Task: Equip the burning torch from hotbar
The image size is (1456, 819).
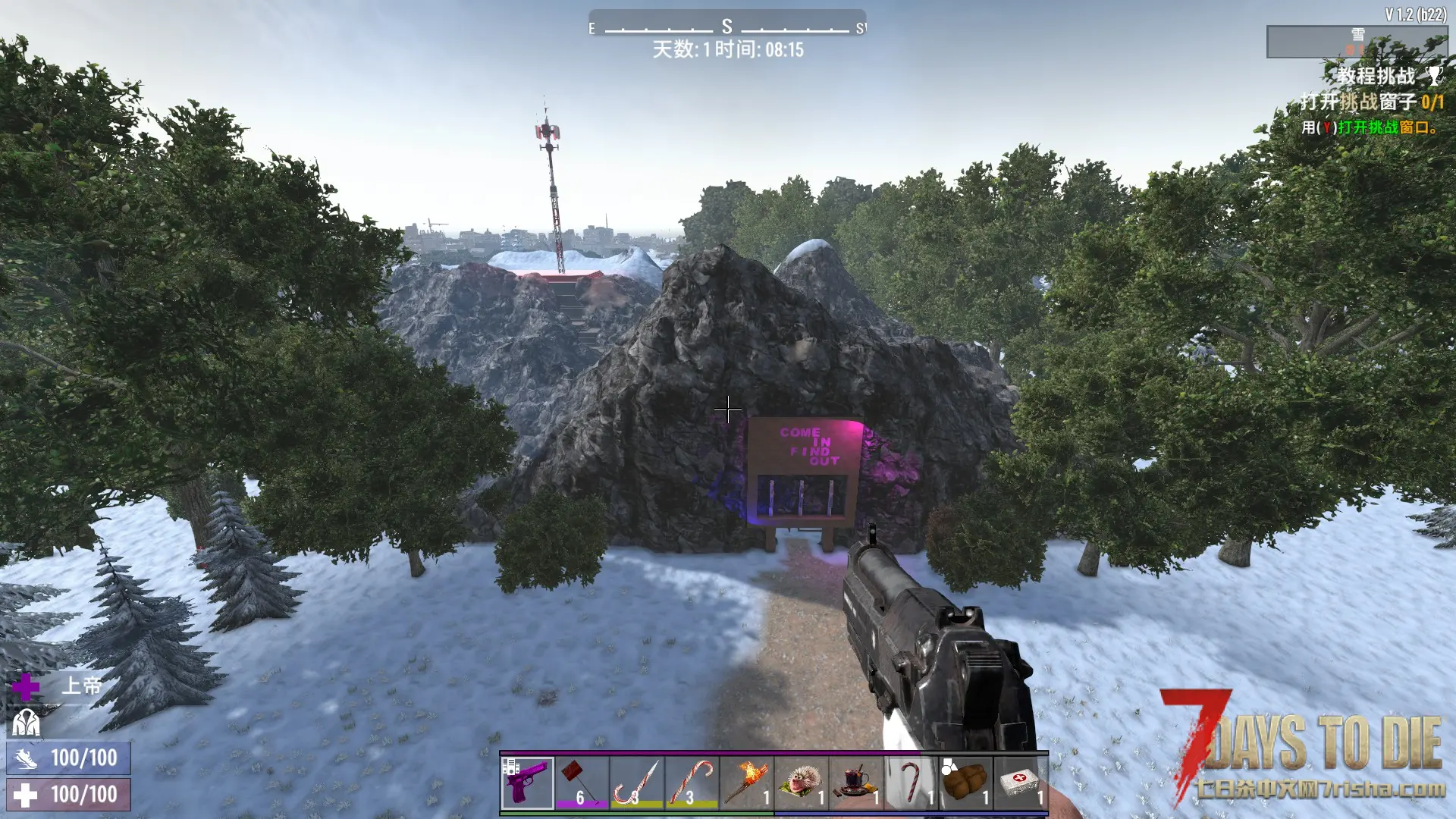Action: 746,783
